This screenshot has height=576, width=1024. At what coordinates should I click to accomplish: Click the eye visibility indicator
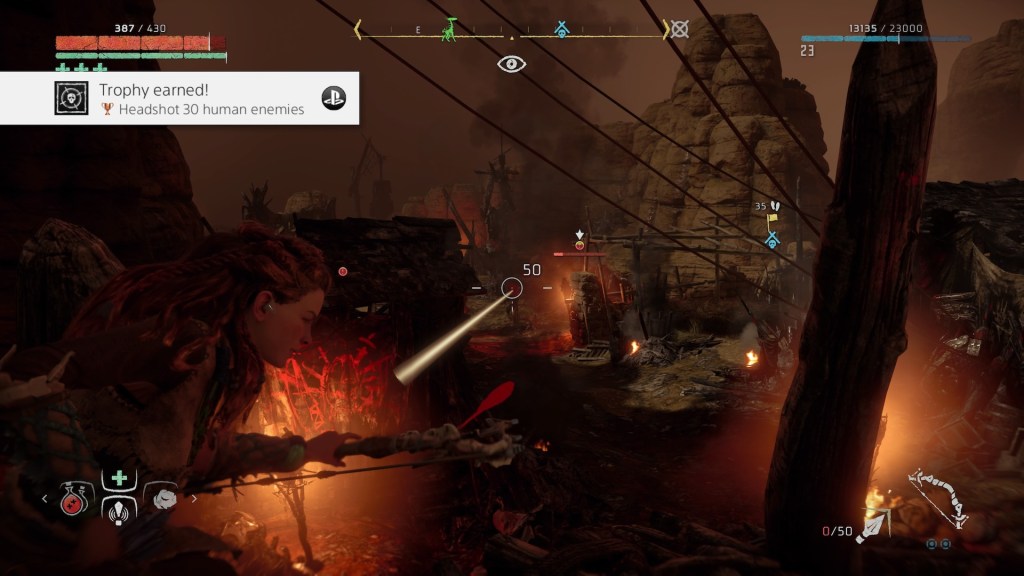[512, 64]
